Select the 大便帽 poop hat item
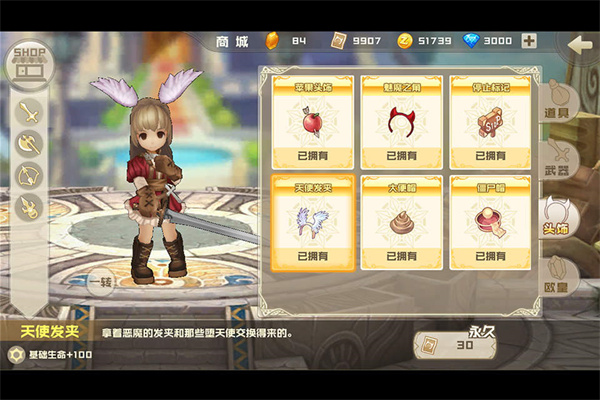The width and height of the screenshot is (600, 400). [x=400, y=222]
